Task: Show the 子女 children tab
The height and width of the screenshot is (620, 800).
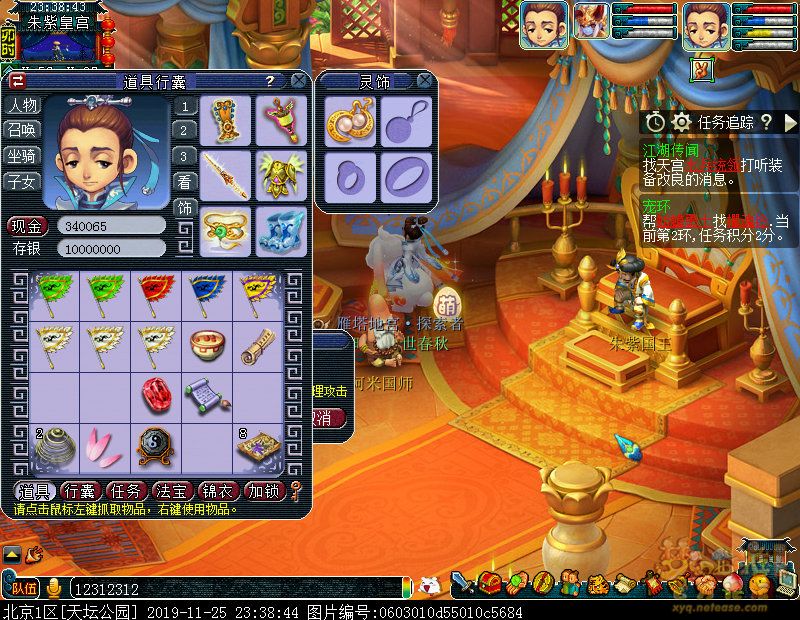Action: coord(22,181)
